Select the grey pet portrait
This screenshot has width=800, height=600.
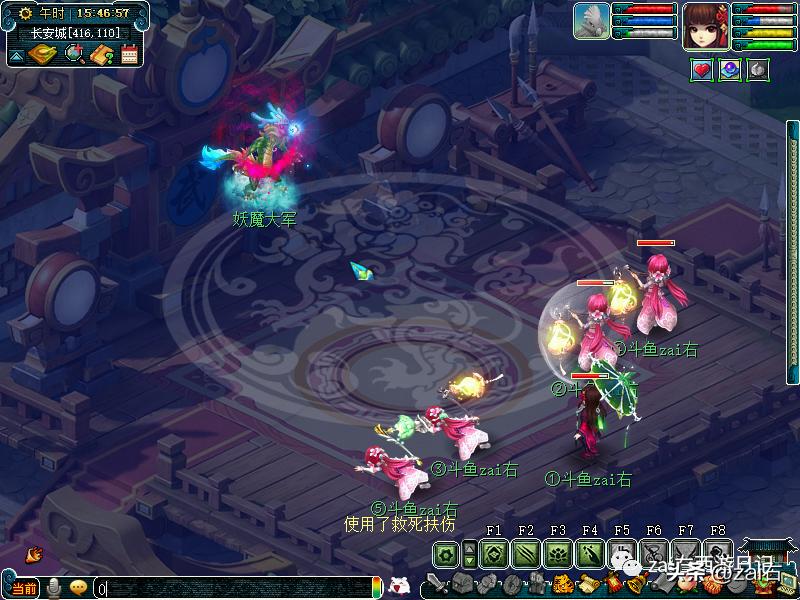(x=591, y=22)
